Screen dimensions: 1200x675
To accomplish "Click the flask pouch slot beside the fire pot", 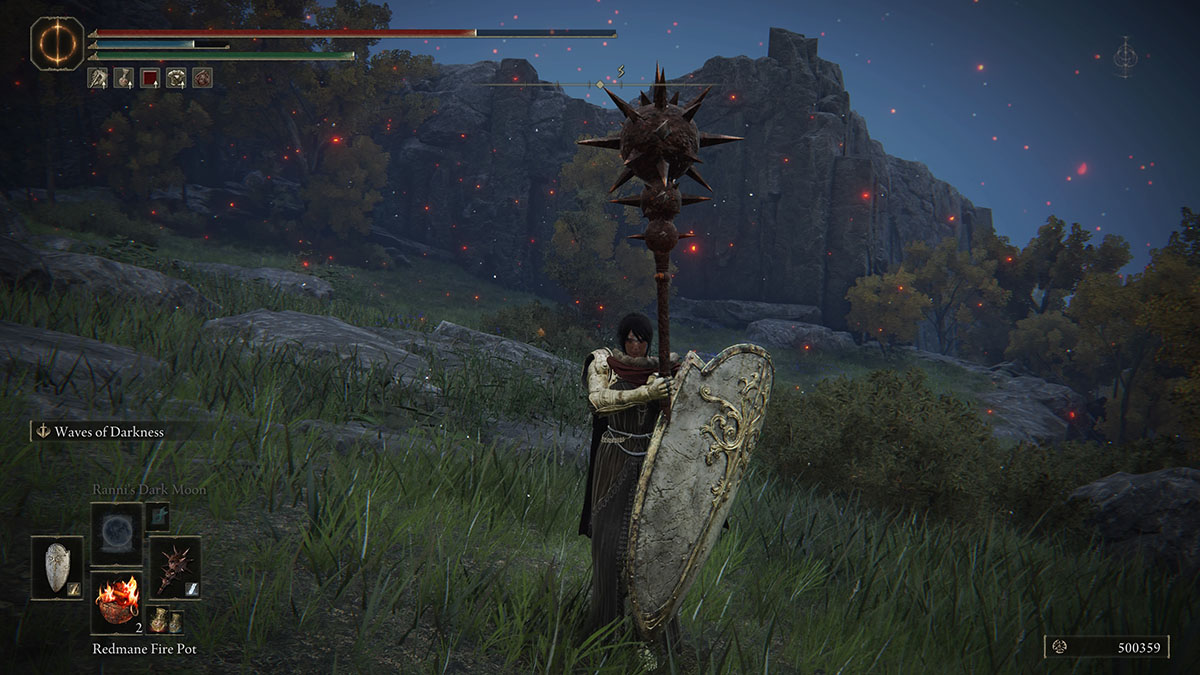I will coord(166,620).
